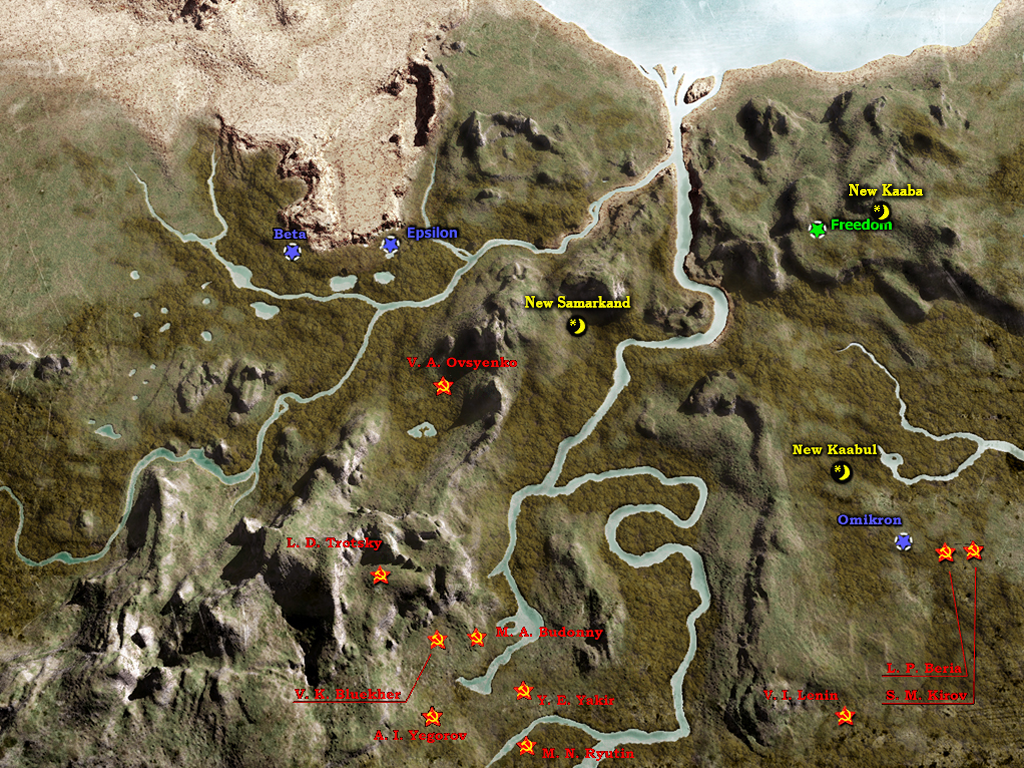1024x768 pixels.
Task: Select the Beta base marker
Action: 292,252
